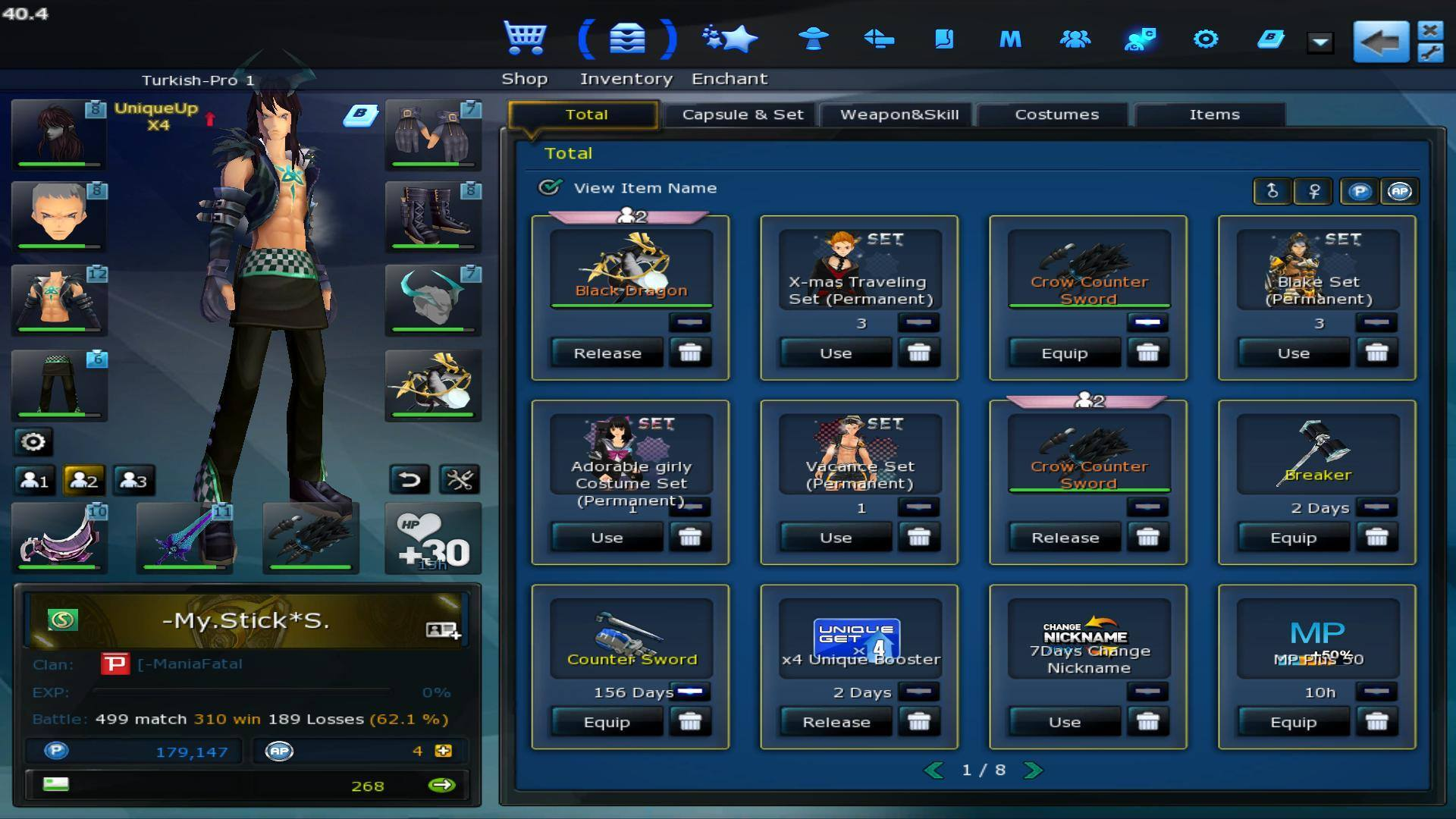Viewport: 1456px width, 819px height.
Task: Go to the next inventory page
Action: point(1033,770)
